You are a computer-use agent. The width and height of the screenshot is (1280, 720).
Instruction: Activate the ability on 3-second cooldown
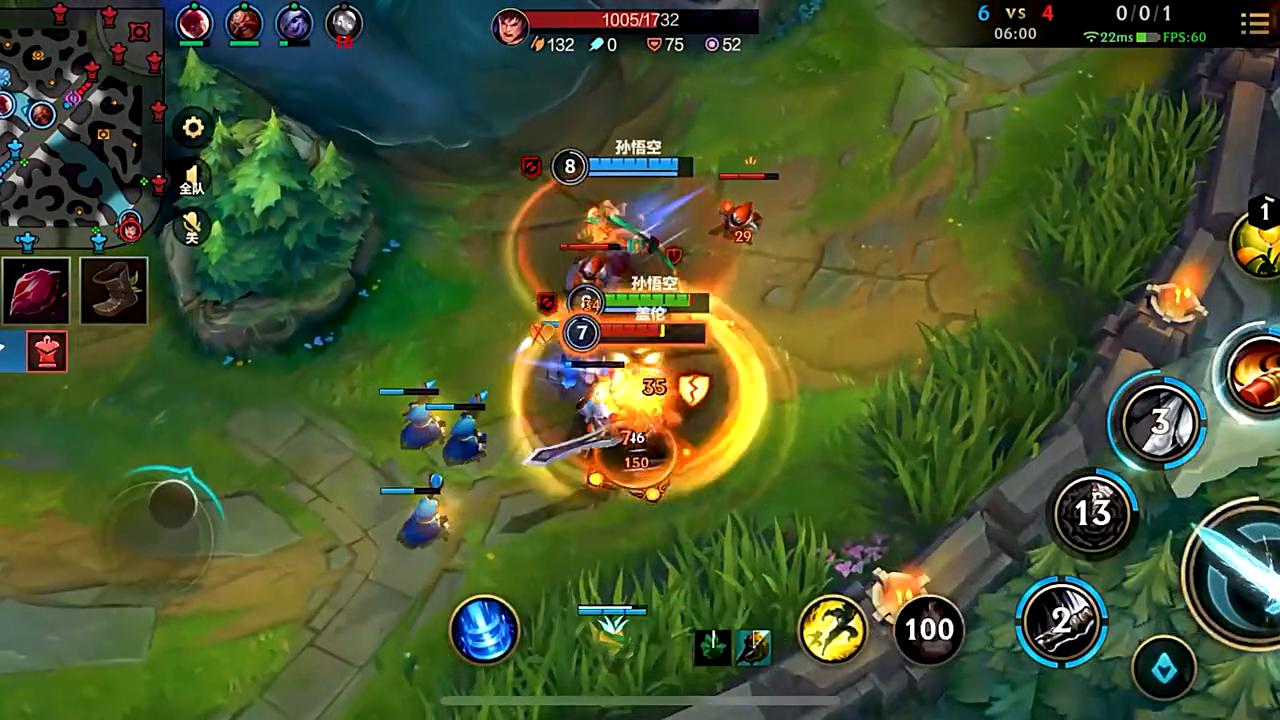click(x=1160, y=422)
